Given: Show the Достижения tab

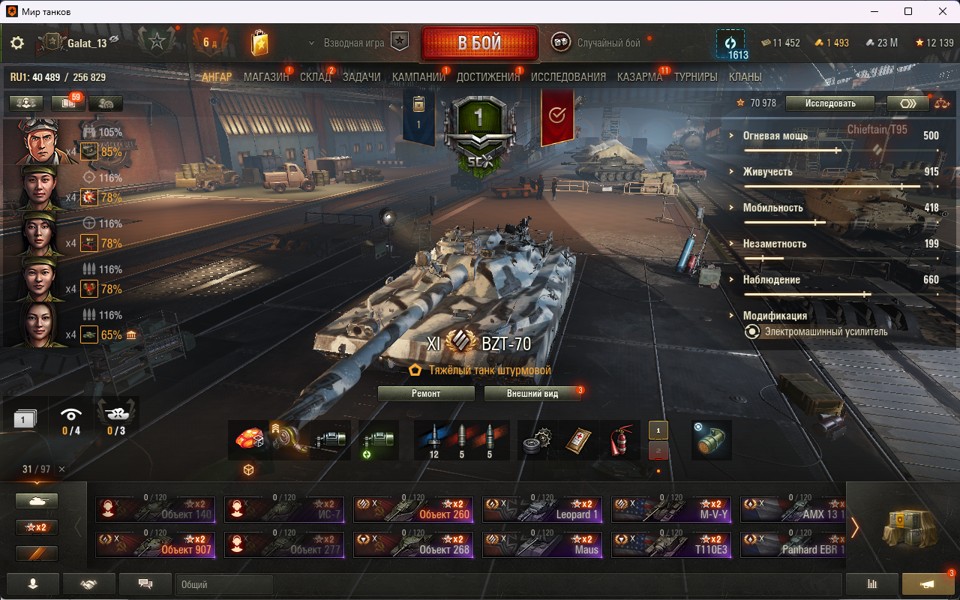Looking at the screenshot, I should (x=488, y=77).
